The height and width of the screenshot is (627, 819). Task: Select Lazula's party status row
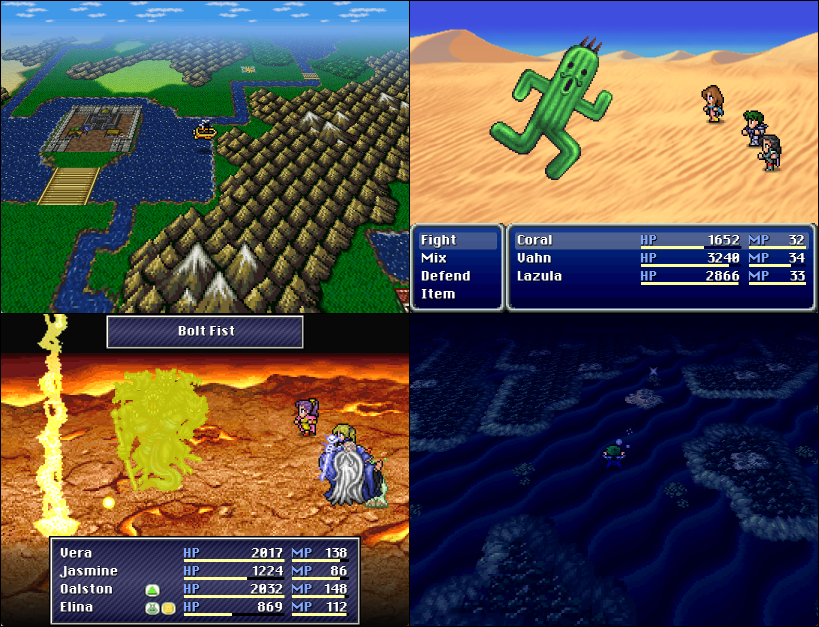pyautogui.click(x=539, y=276)
